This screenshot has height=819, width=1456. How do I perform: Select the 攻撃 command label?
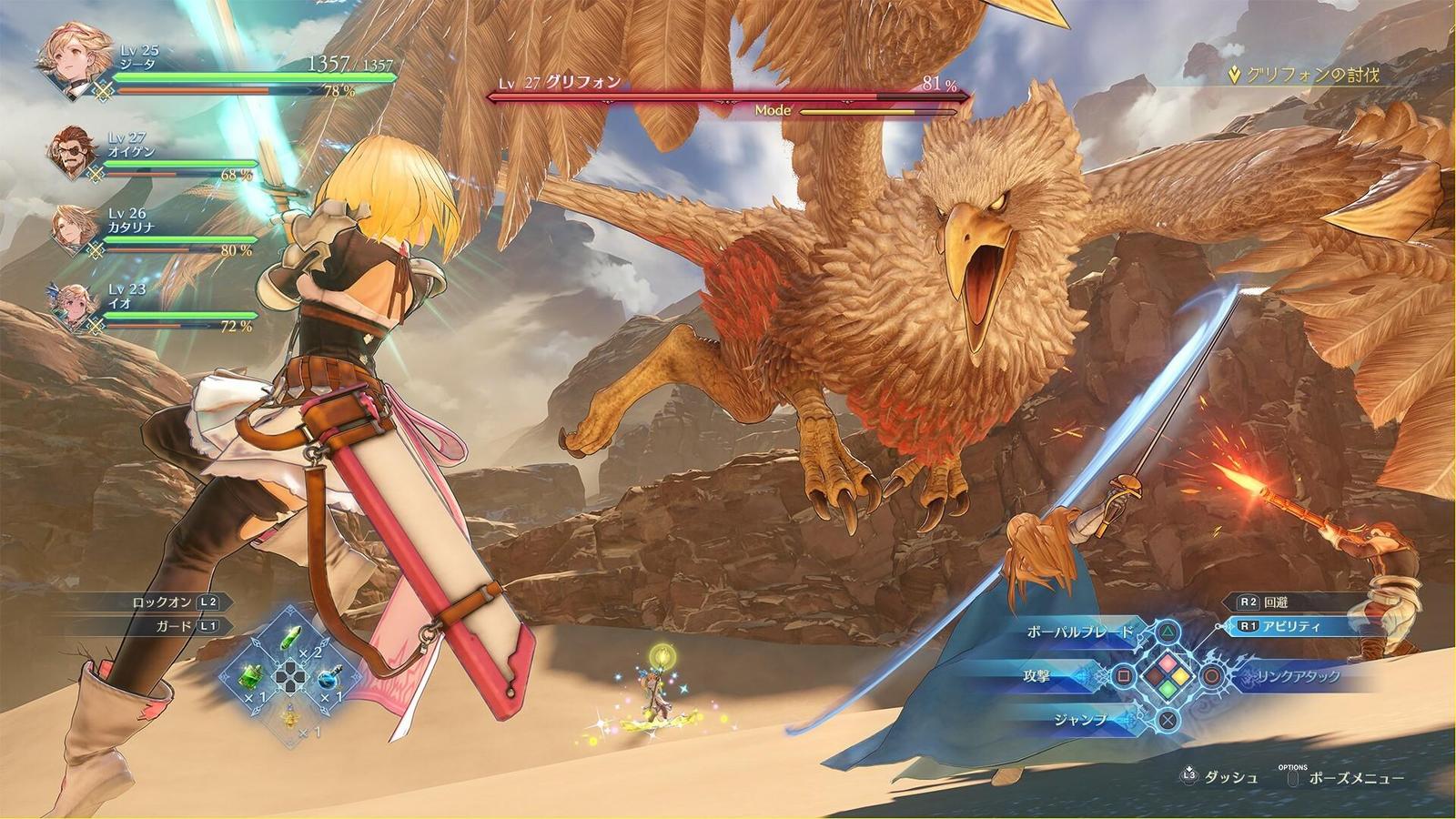1037,676
